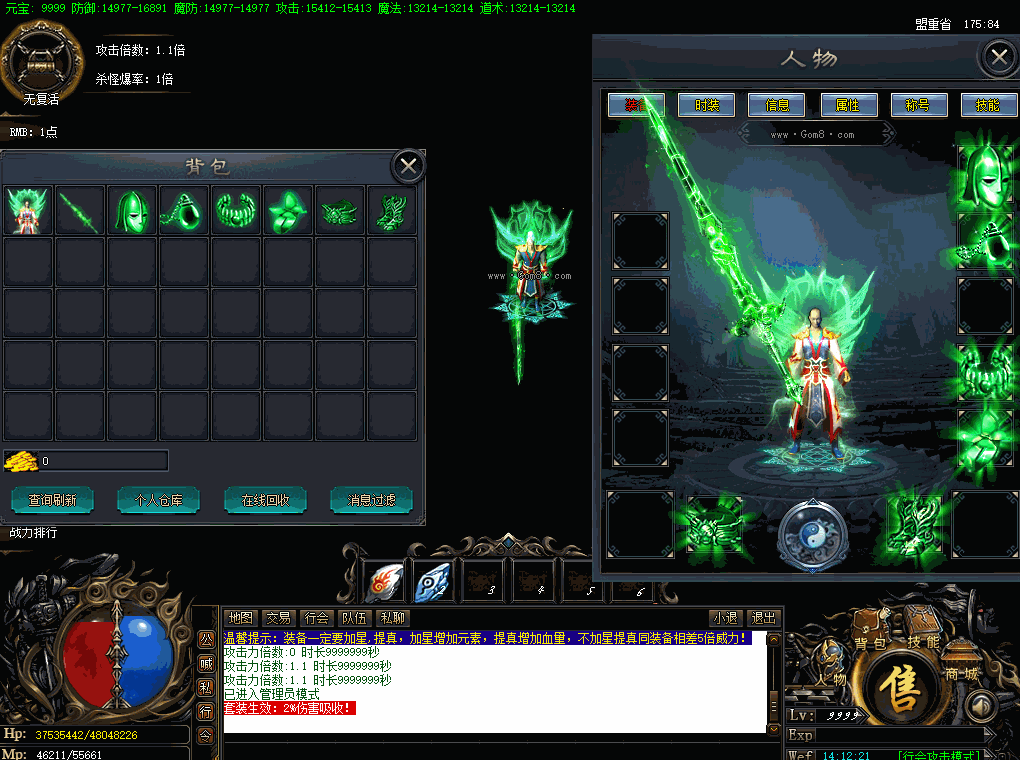Open the 地图 map from chat bar
Screen dimensions: 1020x760
pos(240,618)
